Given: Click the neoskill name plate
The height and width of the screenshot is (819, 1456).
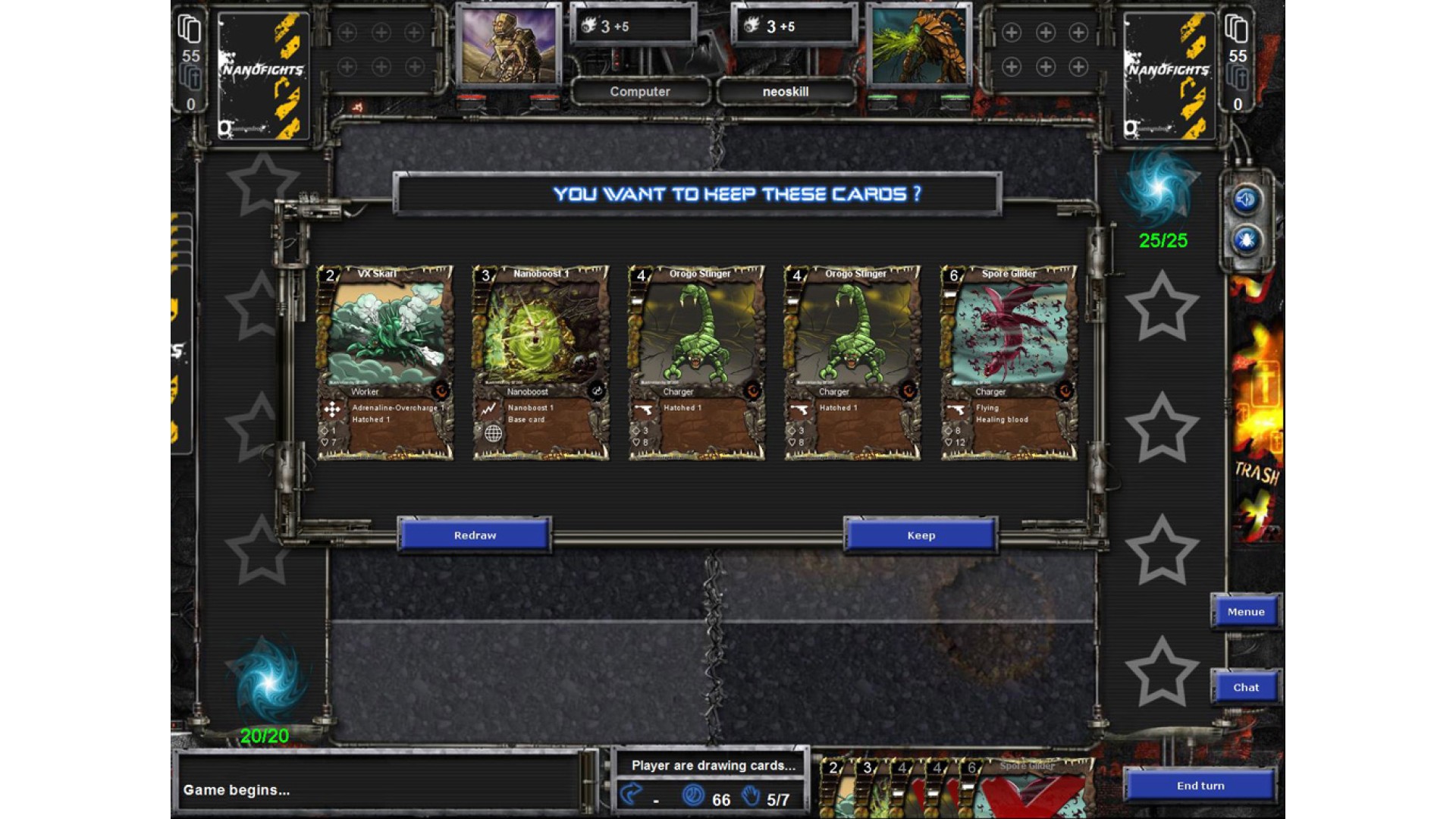Looking at the screenshot, I should coord(786,92).
